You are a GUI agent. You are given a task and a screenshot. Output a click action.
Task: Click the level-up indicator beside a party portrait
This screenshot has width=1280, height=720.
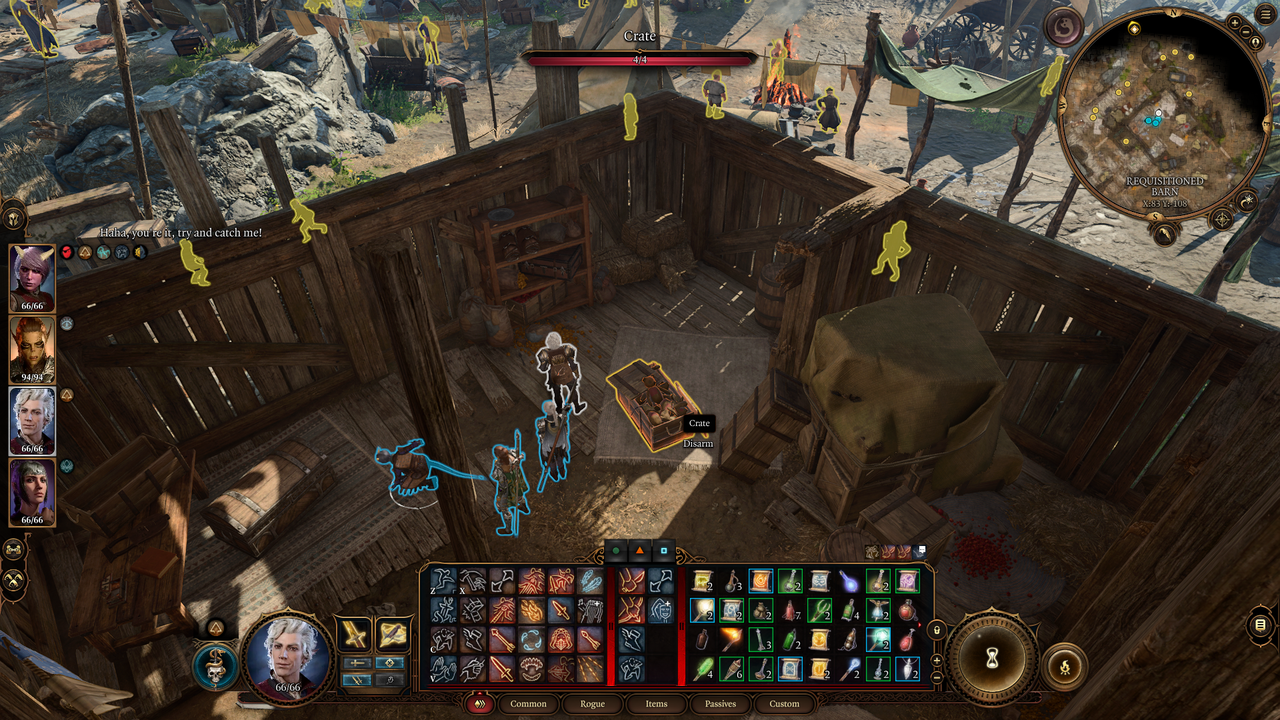(x=67, y=393)
